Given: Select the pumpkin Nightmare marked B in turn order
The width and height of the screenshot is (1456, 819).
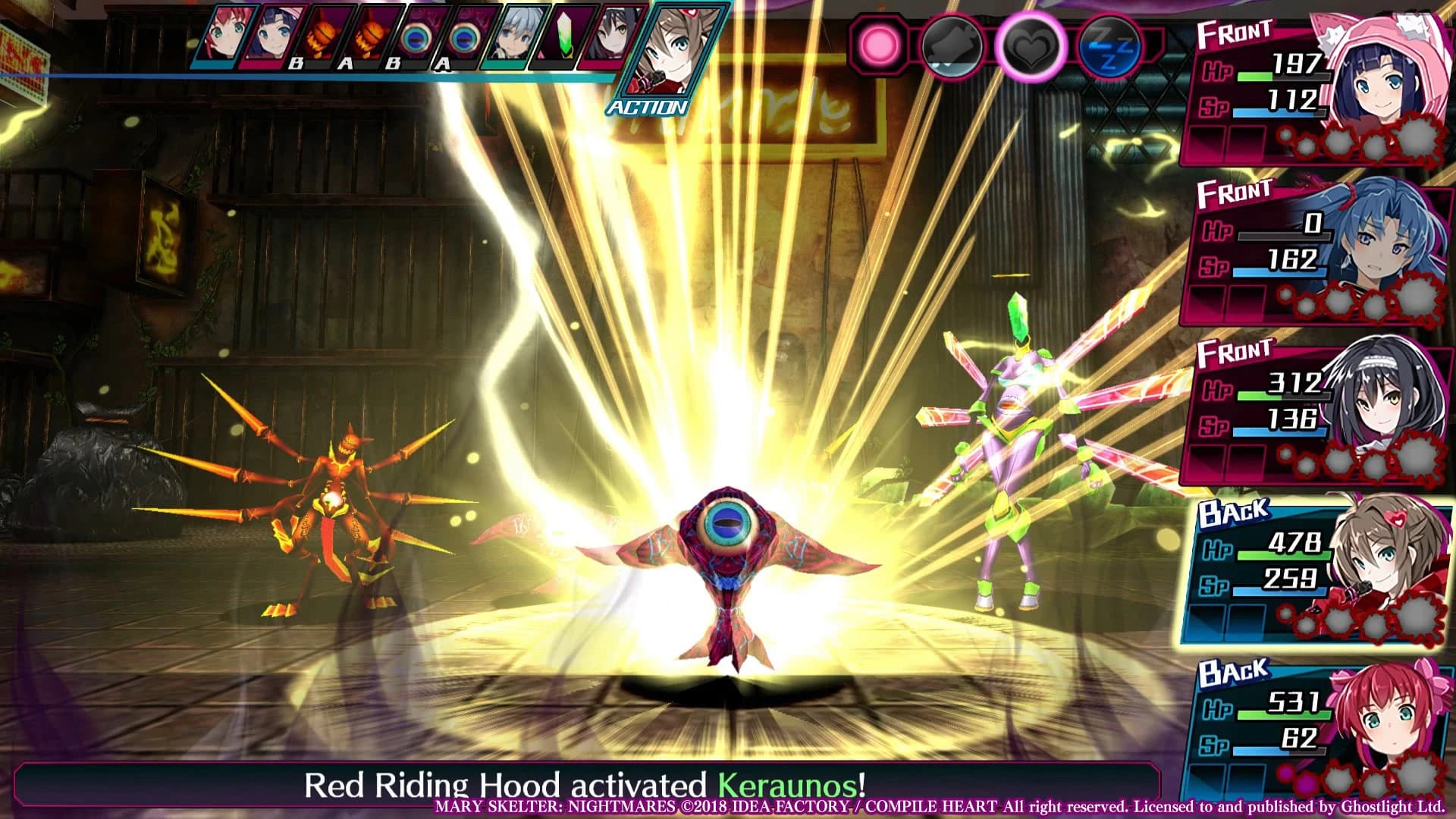Looking at the screenshot, I should [322, 38].
